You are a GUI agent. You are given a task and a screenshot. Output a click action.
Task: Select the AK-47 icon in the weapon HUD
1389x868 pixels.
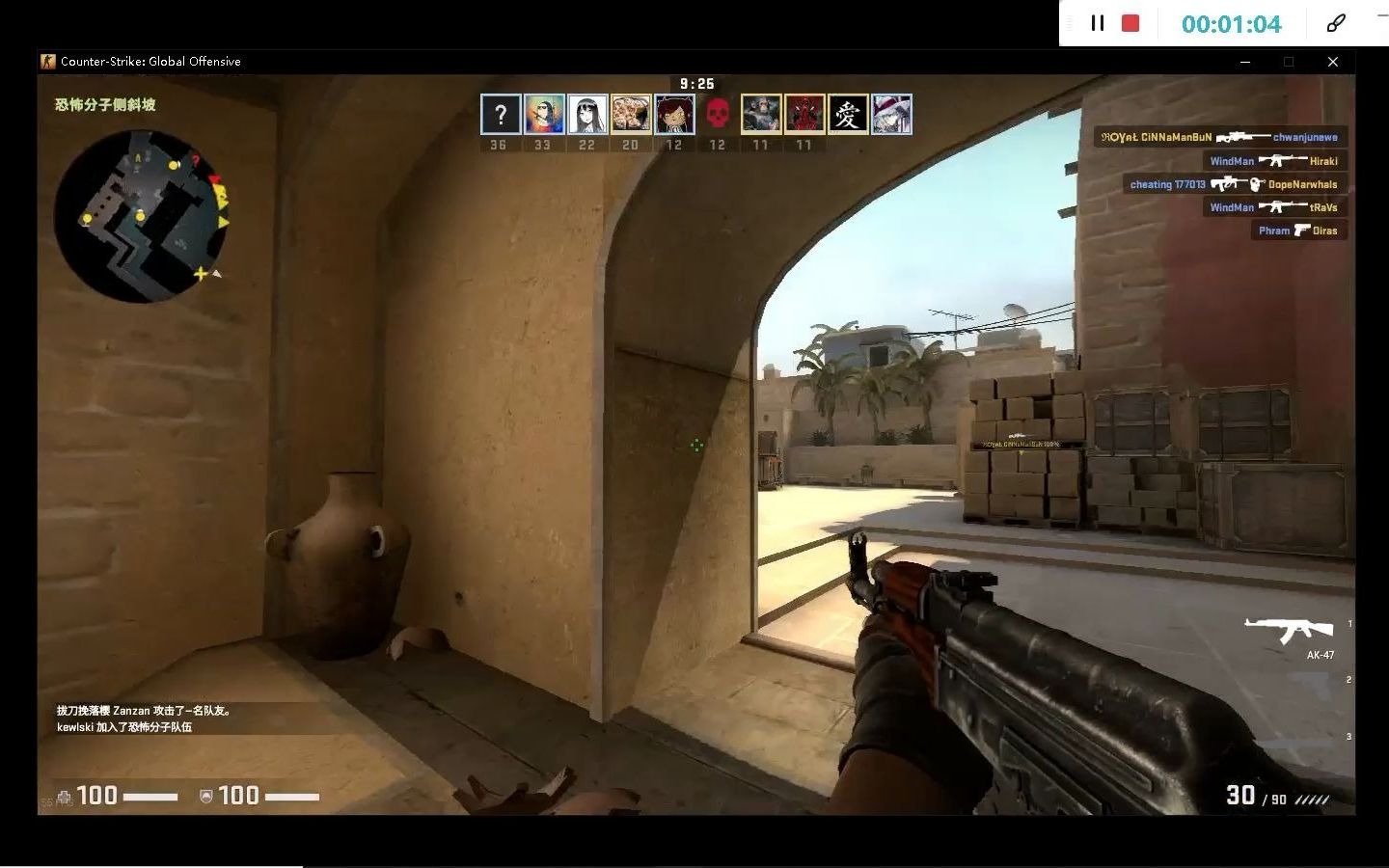(x=1291, y=629)
